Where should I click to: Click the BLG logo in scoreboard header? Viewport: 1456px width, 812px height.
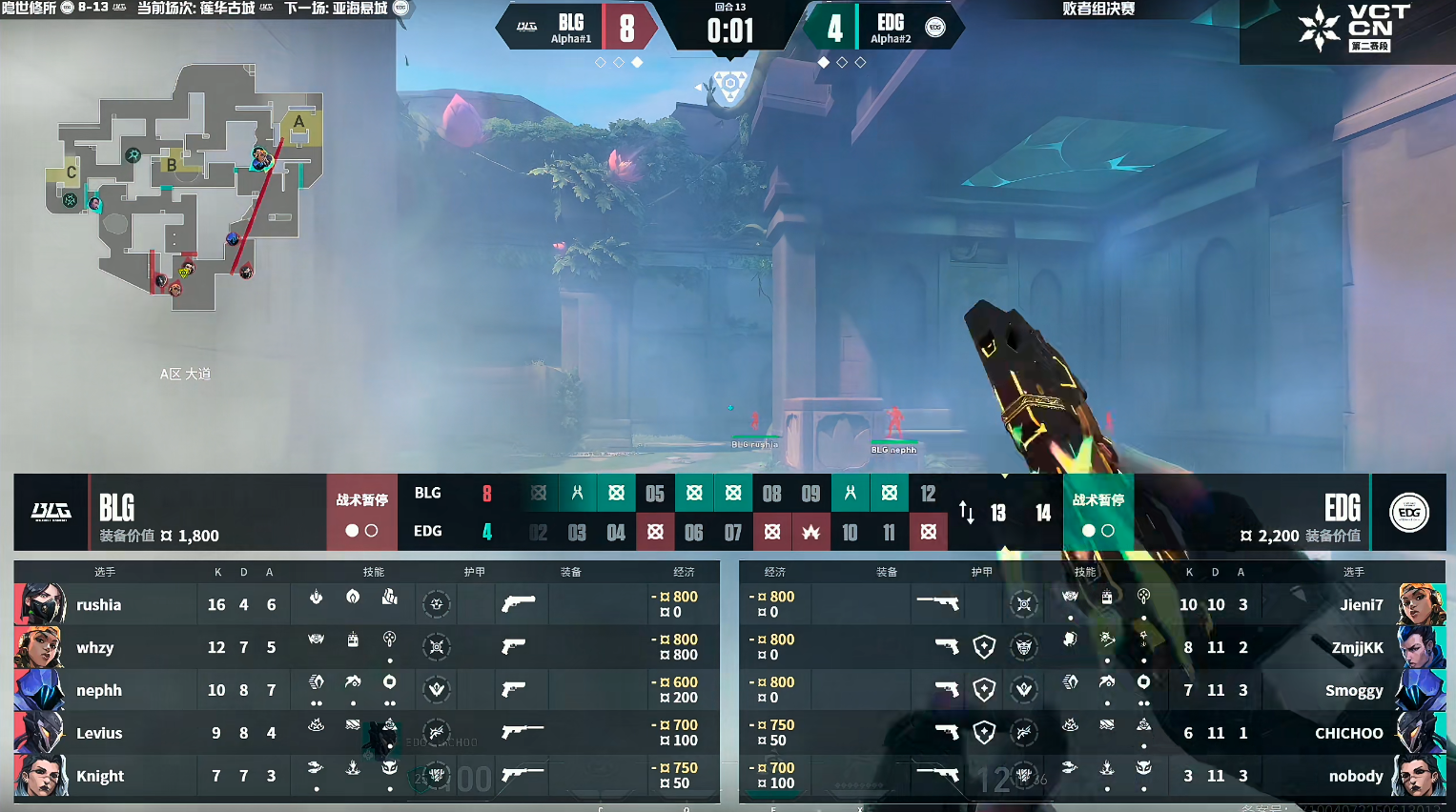(51, 513)
